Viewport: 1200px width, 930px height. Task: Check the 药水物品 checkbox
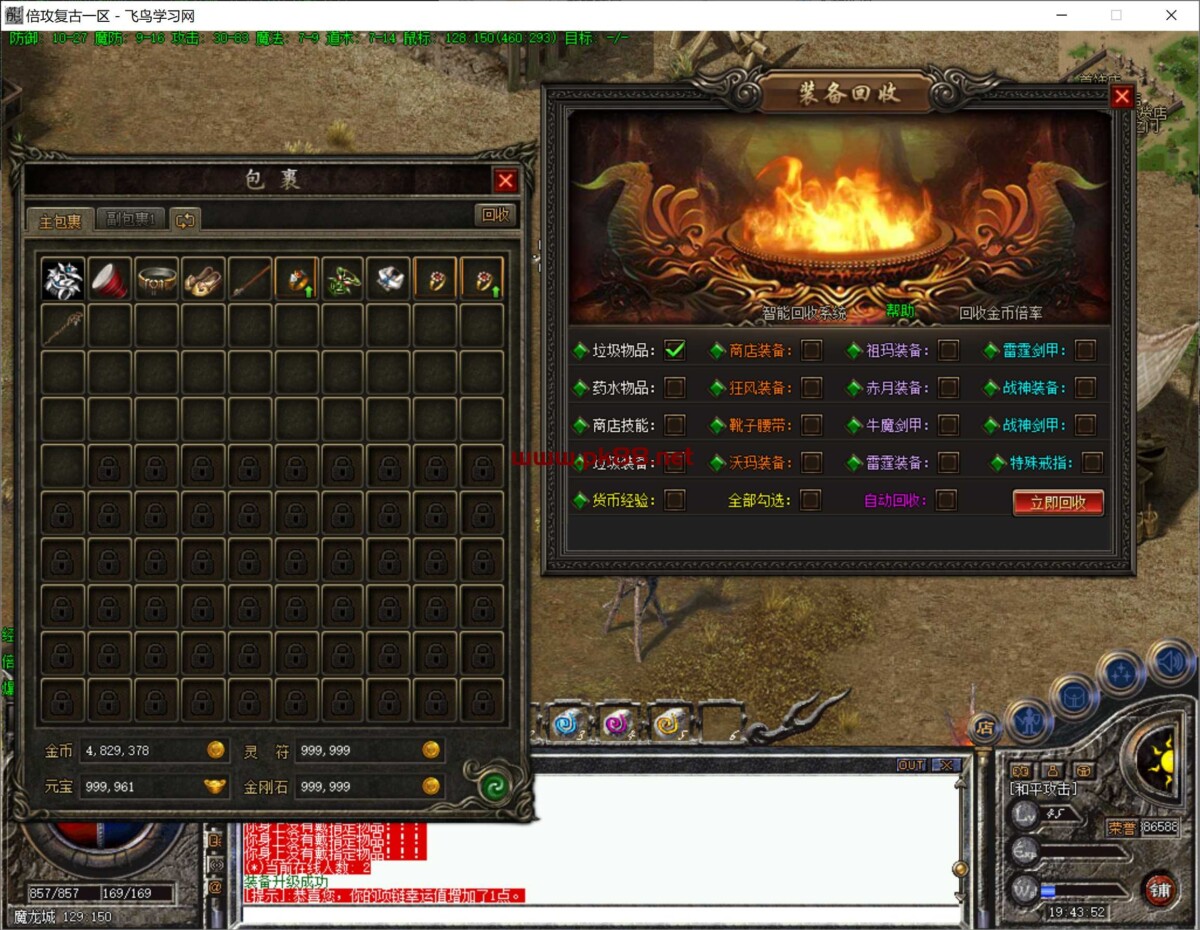click(675, 387)
